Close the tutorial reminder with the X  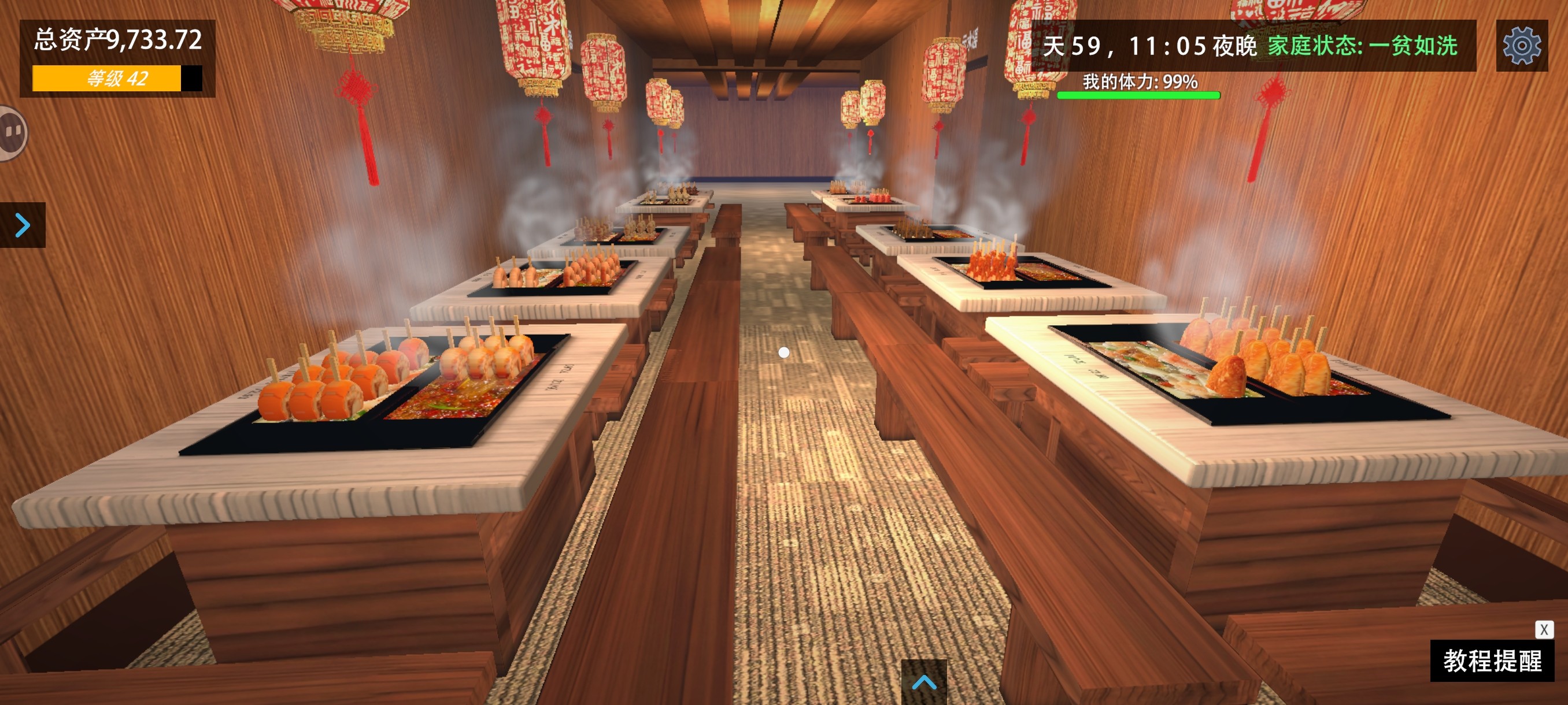1544,629
